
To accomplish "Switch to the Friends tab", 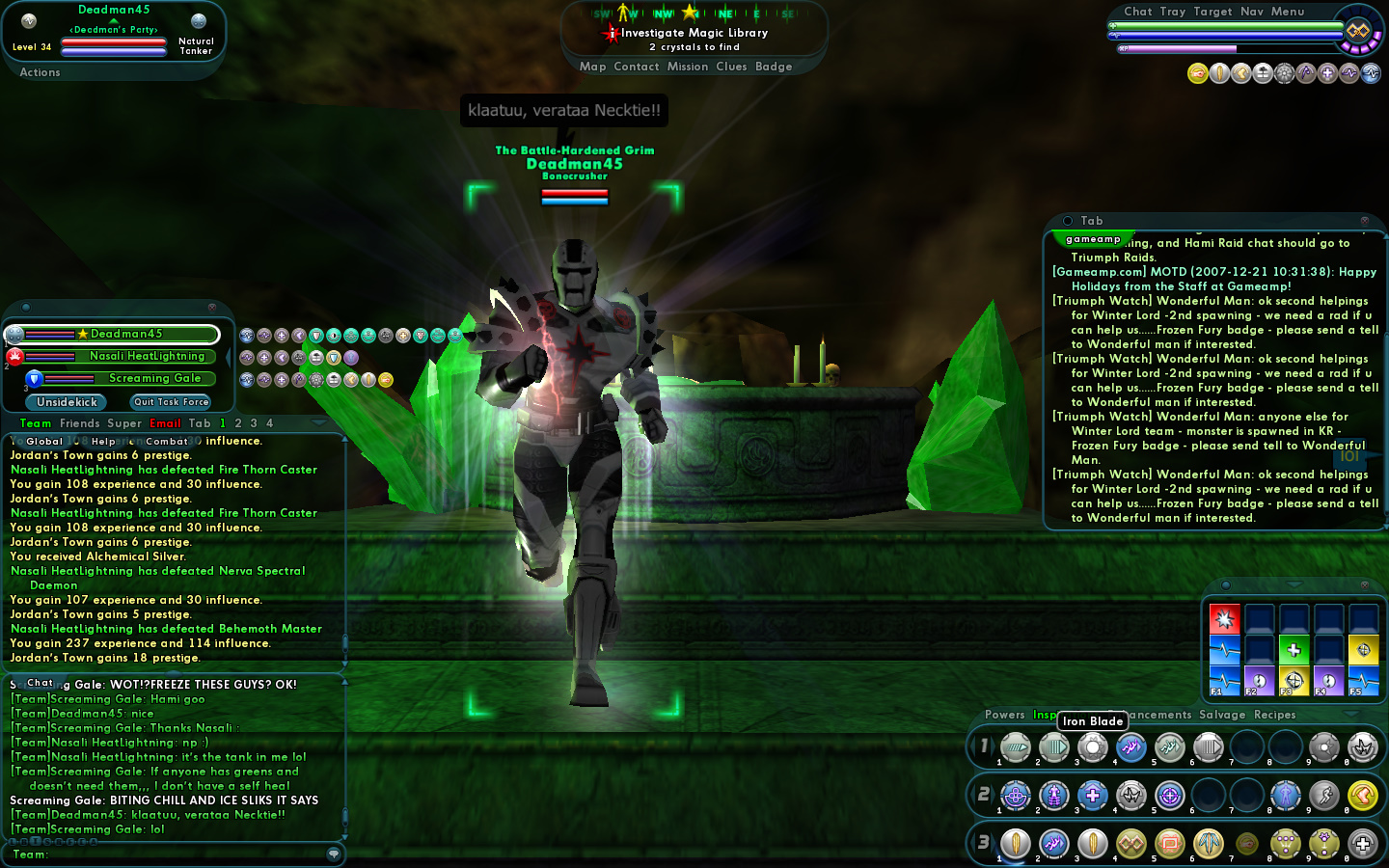I will pos(79,423).
